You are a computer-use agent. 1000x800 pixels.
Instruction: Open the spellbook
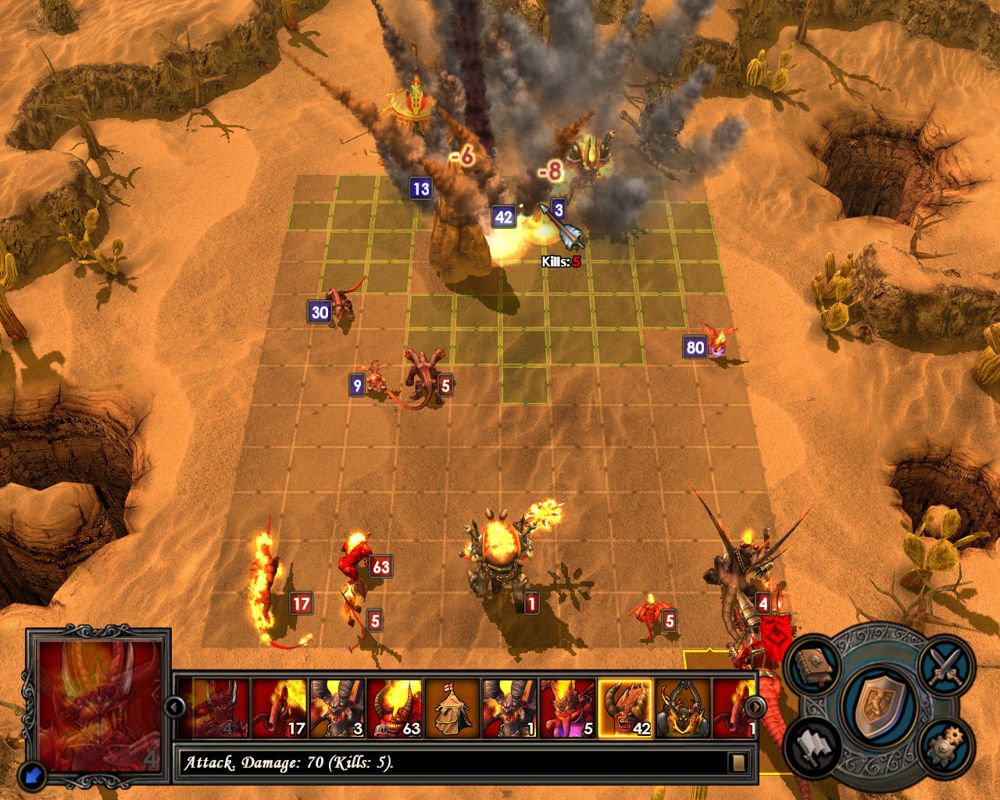[x=813, y=666]
